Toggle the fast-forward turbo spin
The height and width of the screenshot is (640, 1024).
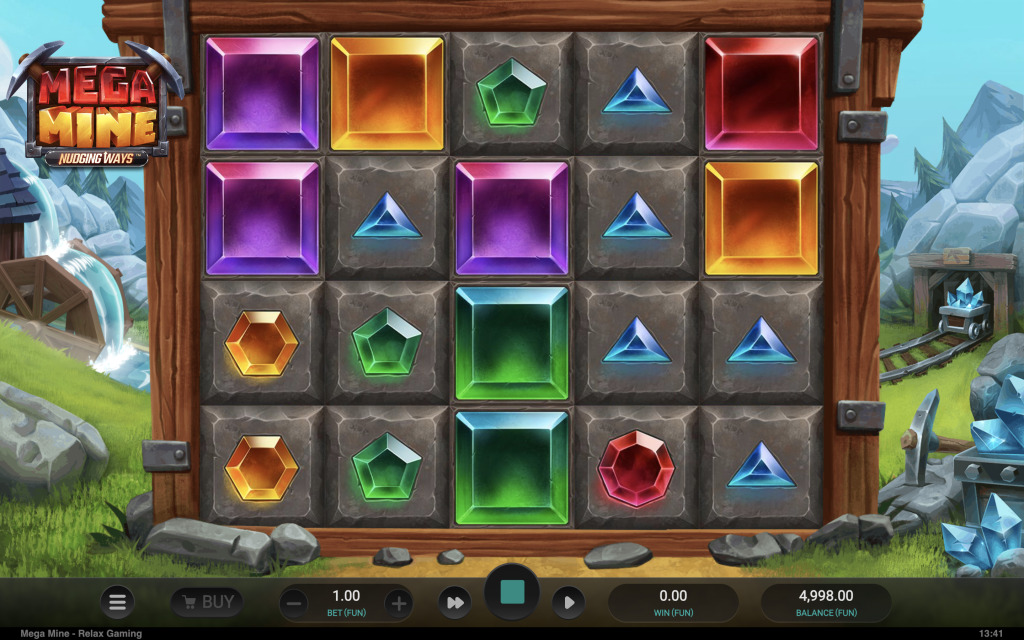[454, 602]
